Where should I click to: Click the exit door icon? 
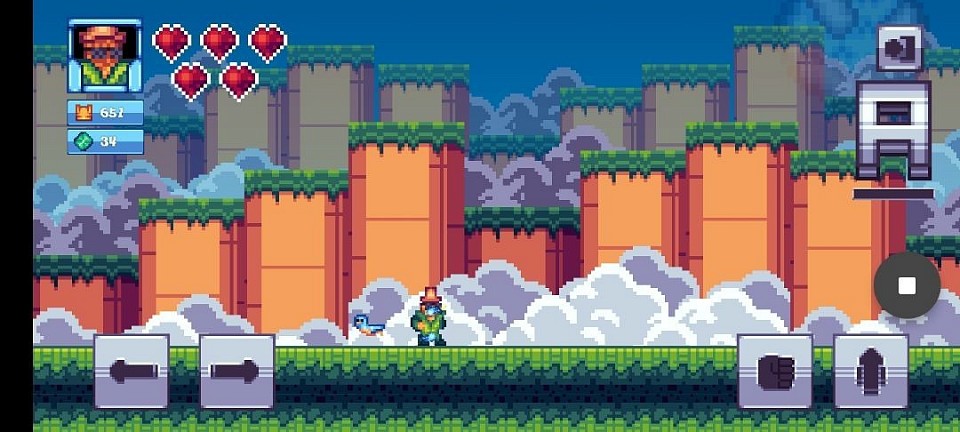[x=900, y=47]
